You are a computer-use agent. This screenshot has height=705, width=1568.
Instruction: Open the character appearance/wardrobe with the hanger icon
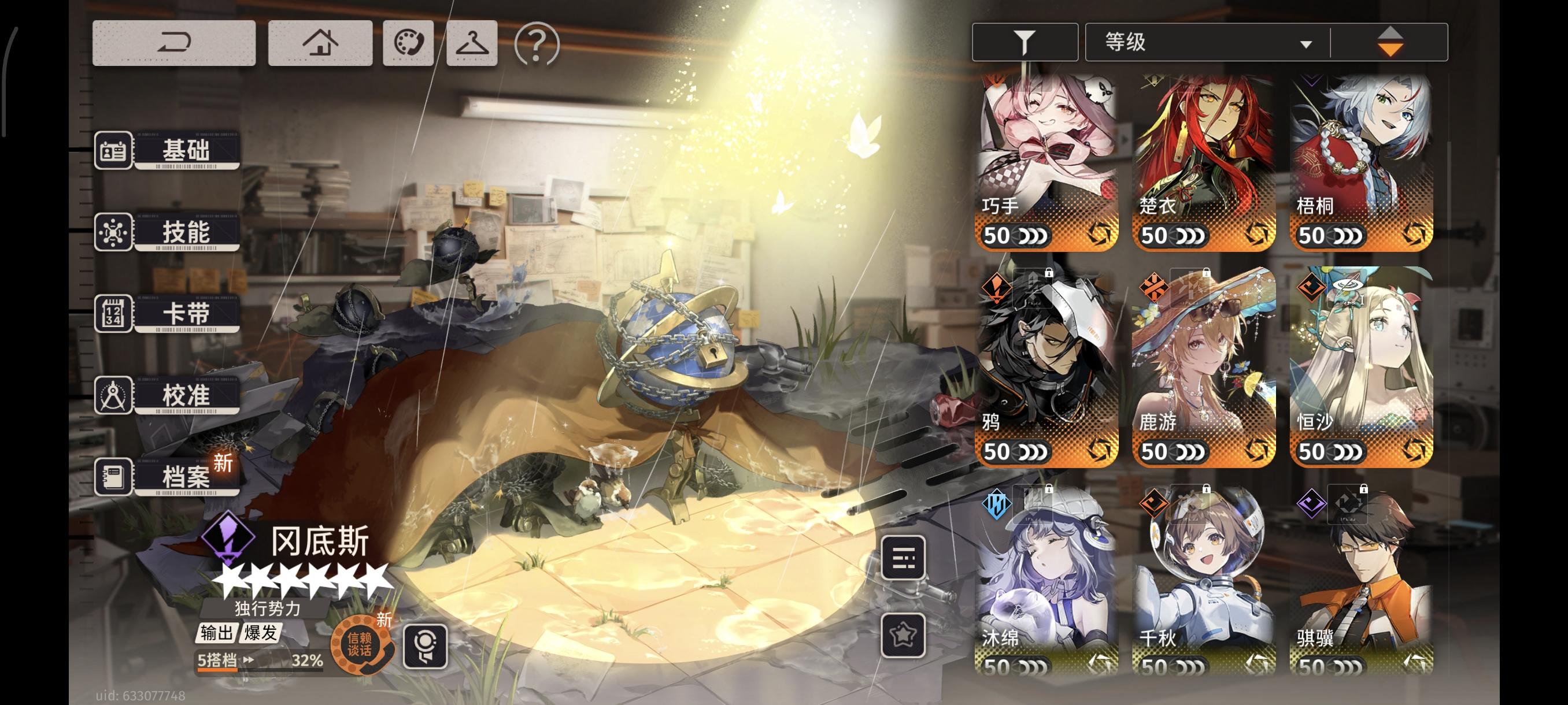472,44
